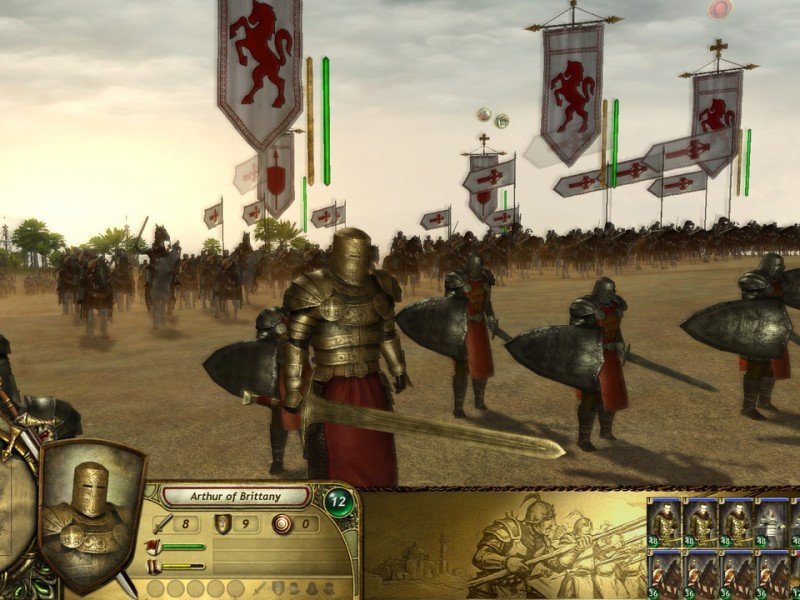The height and width of the screenshot is (600, 800).
Task: Select the largest red lion banner
Action: (x=260, y=65)
